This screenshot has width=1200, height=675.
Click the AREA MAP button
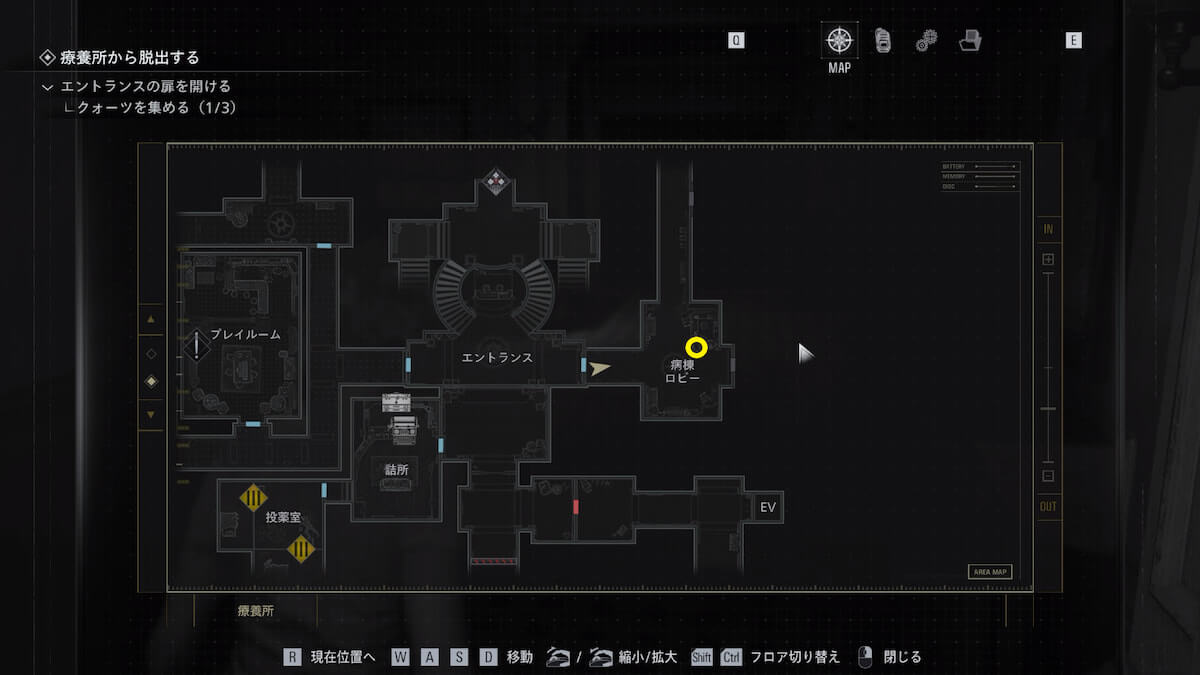click(989, 572)
